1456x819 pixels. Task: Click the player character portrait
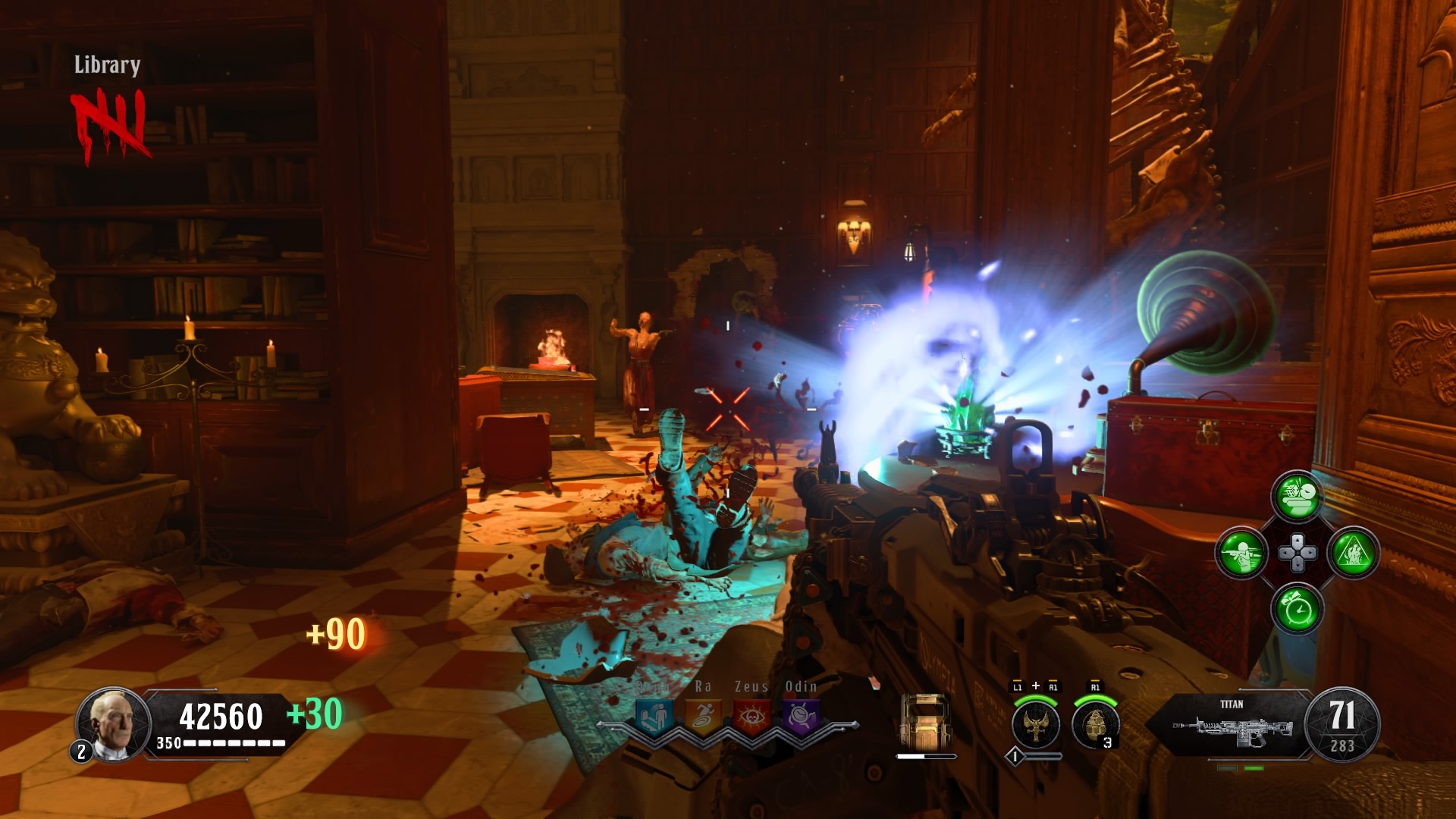(111, 723)
